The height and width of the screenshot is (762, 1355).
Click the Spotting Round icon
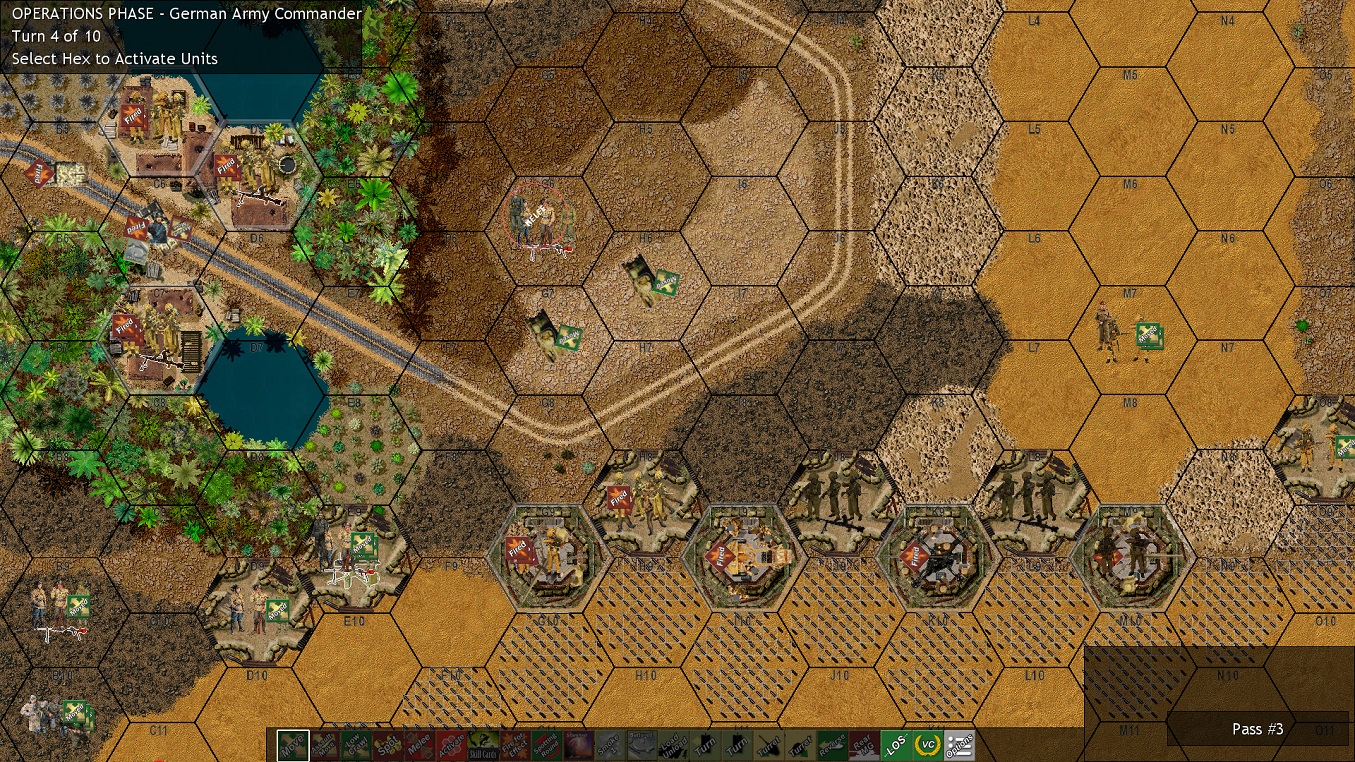coord(546,745)
